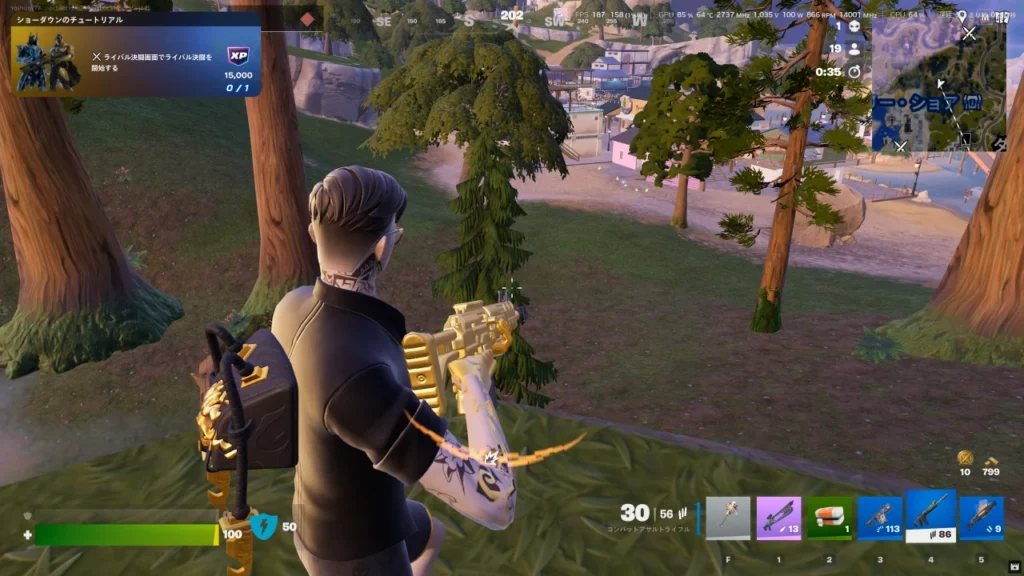
Task: Click the X marker at the minimap's top
Action: [x=968, y=33]
